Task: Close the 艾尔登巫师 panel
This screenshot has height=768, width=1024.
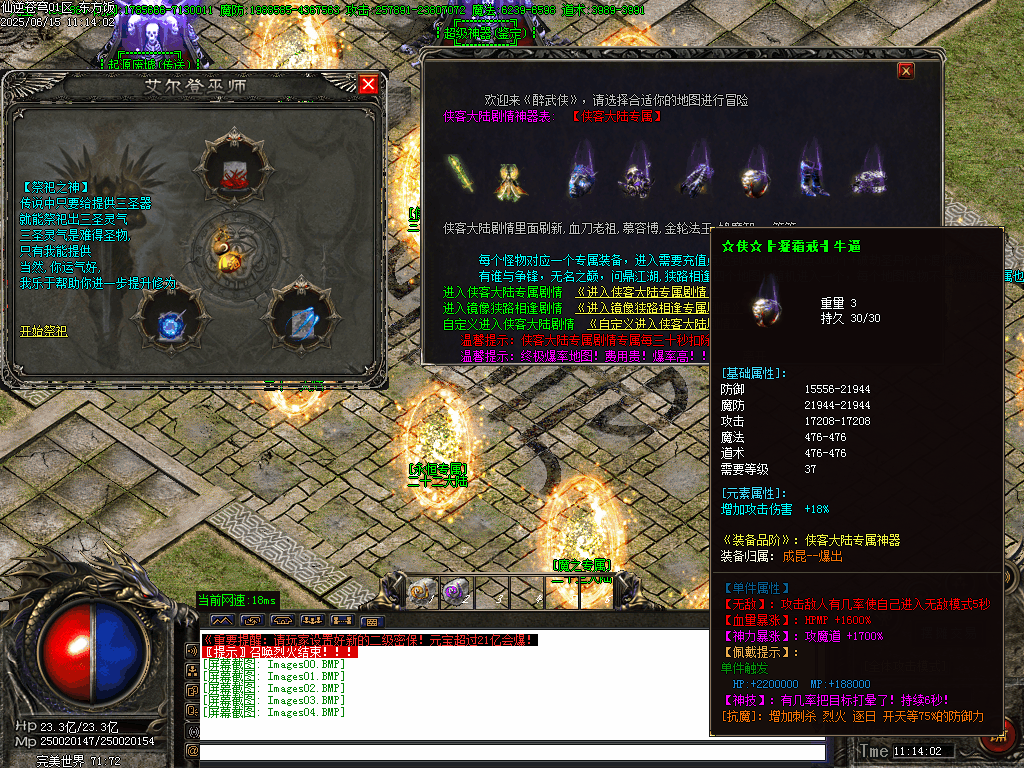Action: 368,84
